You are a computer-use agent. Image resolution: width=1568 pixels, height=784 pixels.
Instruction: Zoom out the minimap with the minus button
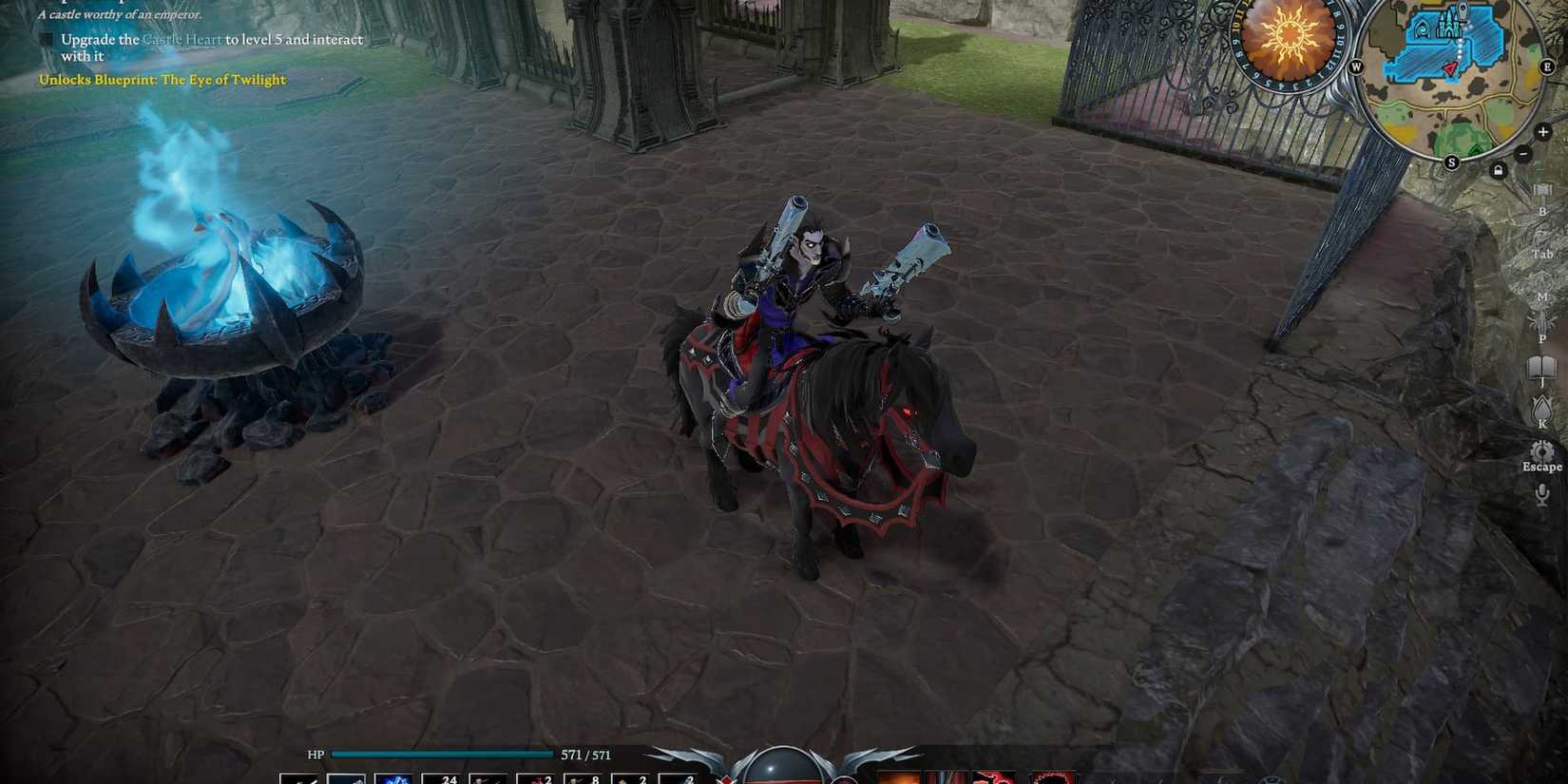1525,151
